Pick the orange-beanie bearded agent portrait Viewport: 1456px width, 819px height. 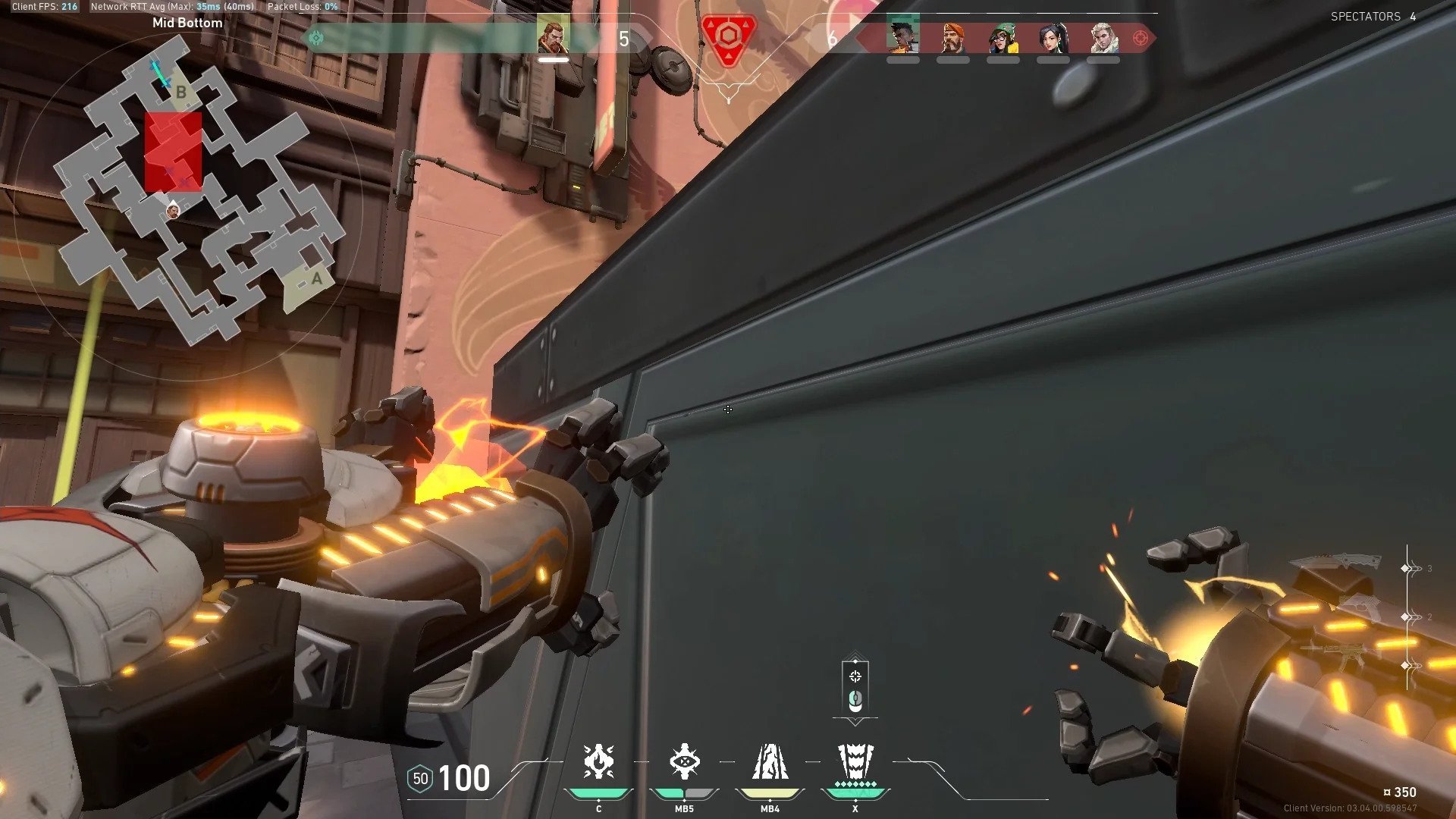pos(952,36)
